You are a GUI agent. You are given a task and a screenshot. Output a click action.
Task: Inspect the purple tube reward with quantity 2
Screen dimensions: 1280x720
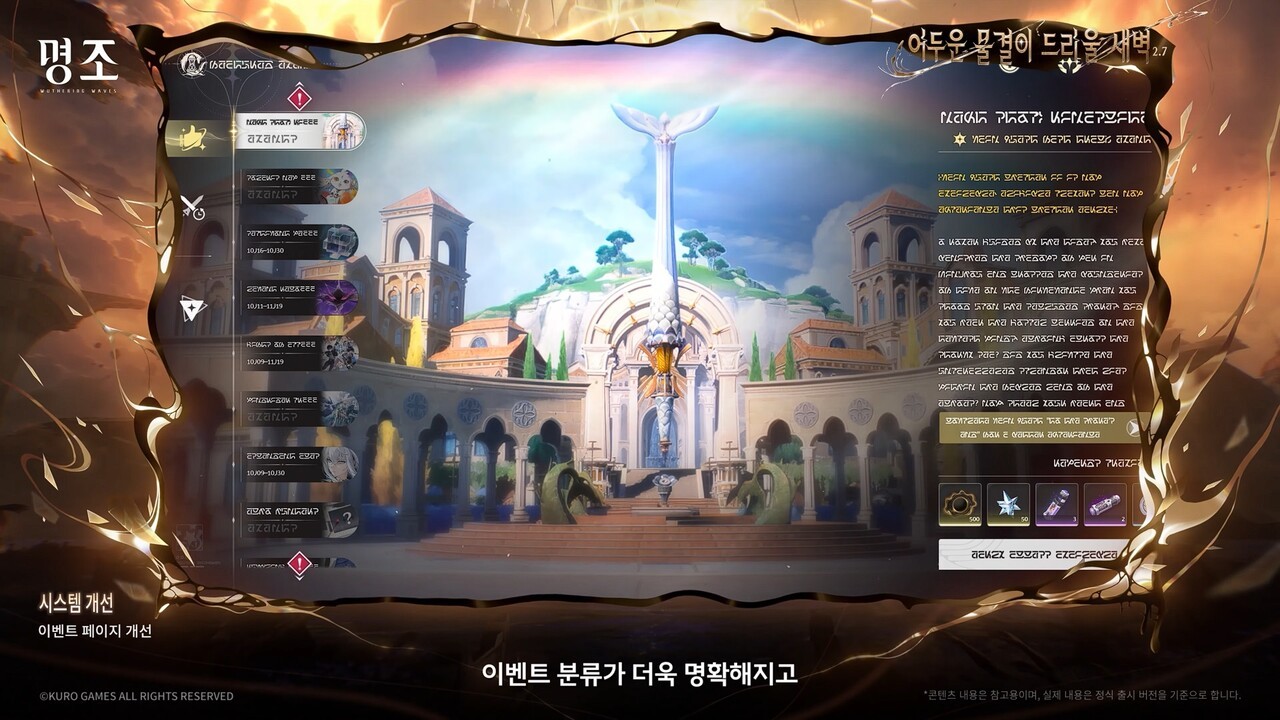point(1104,505)
